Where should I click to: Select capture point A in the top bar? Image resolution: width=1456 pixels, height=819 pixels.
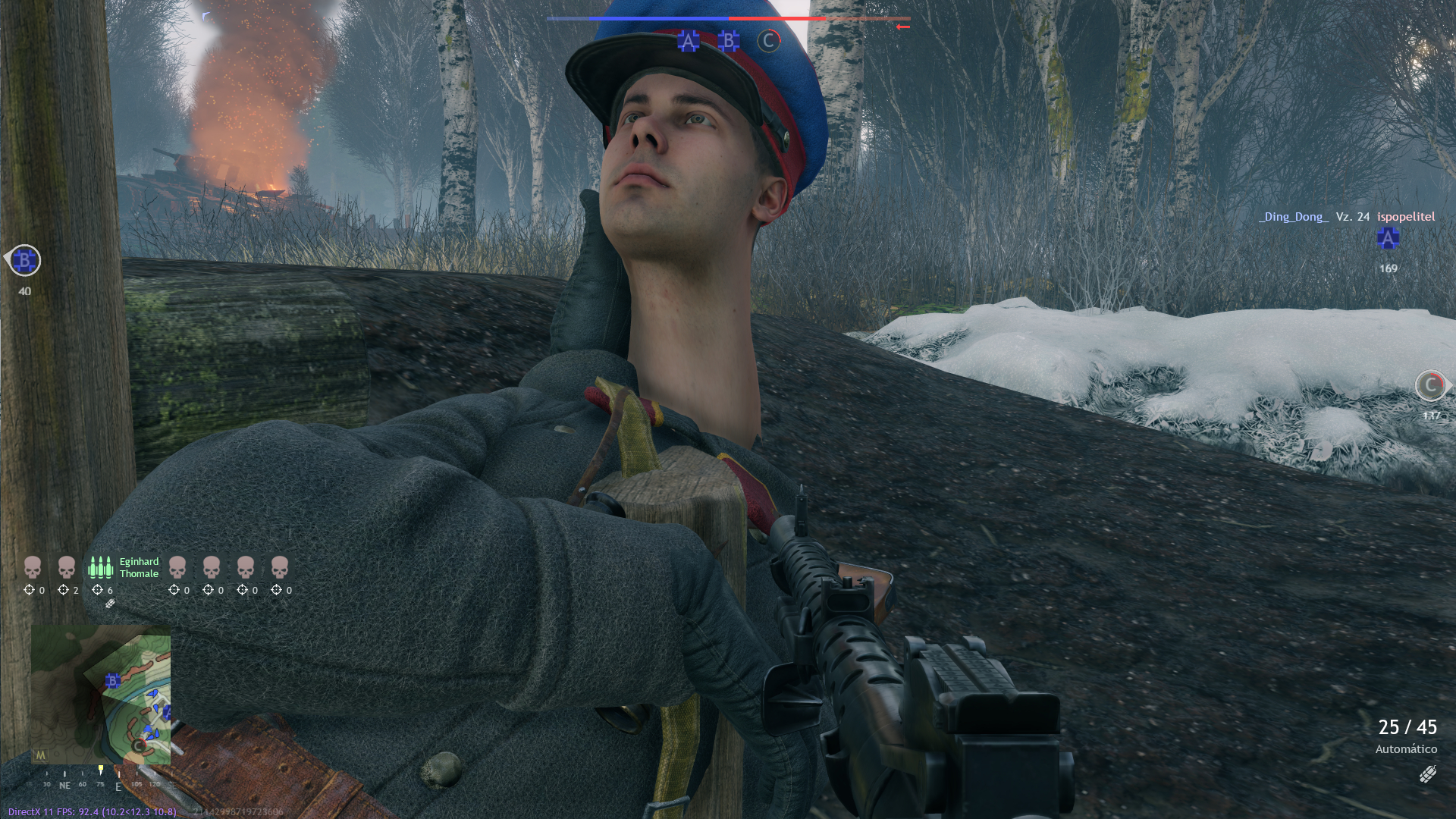[x=688, y=41]
